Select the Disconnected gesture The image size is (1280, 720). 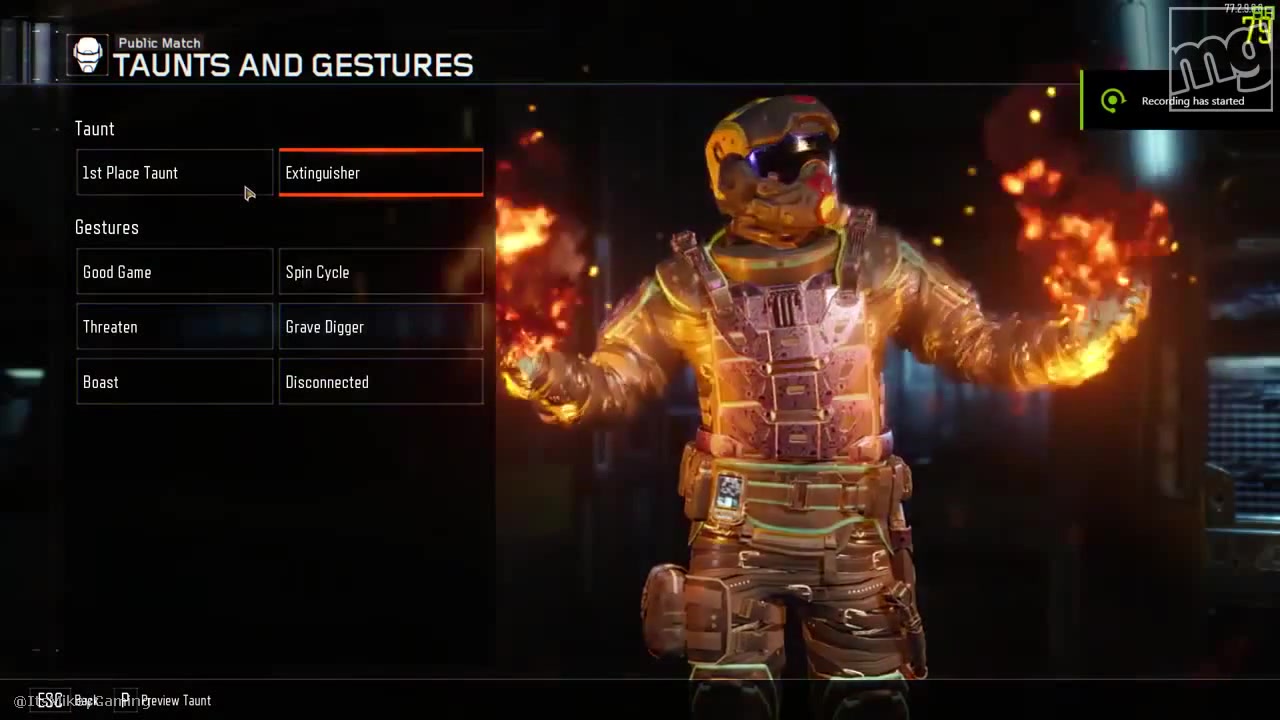click(380, 382)
